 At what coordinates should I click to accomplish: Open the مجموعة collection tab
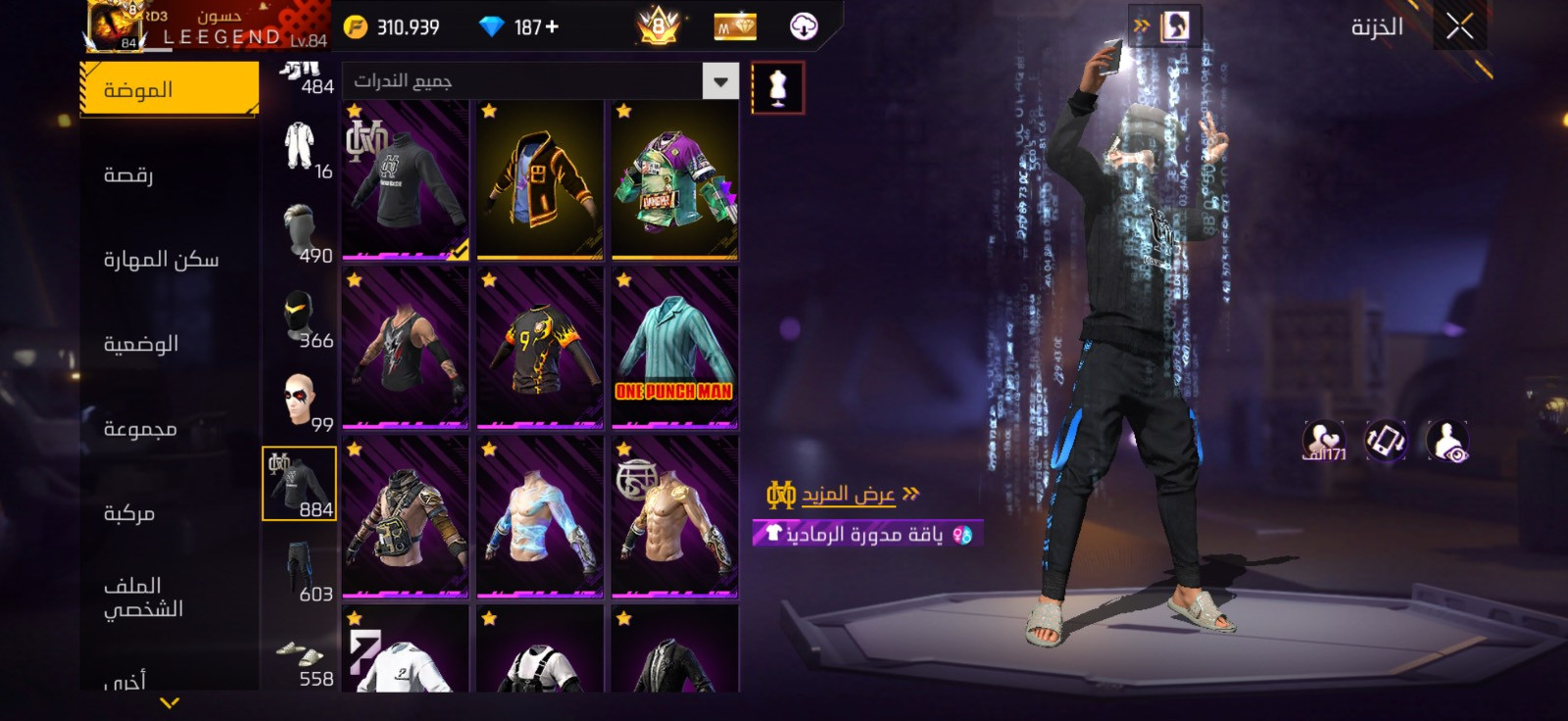pos(140,429)
